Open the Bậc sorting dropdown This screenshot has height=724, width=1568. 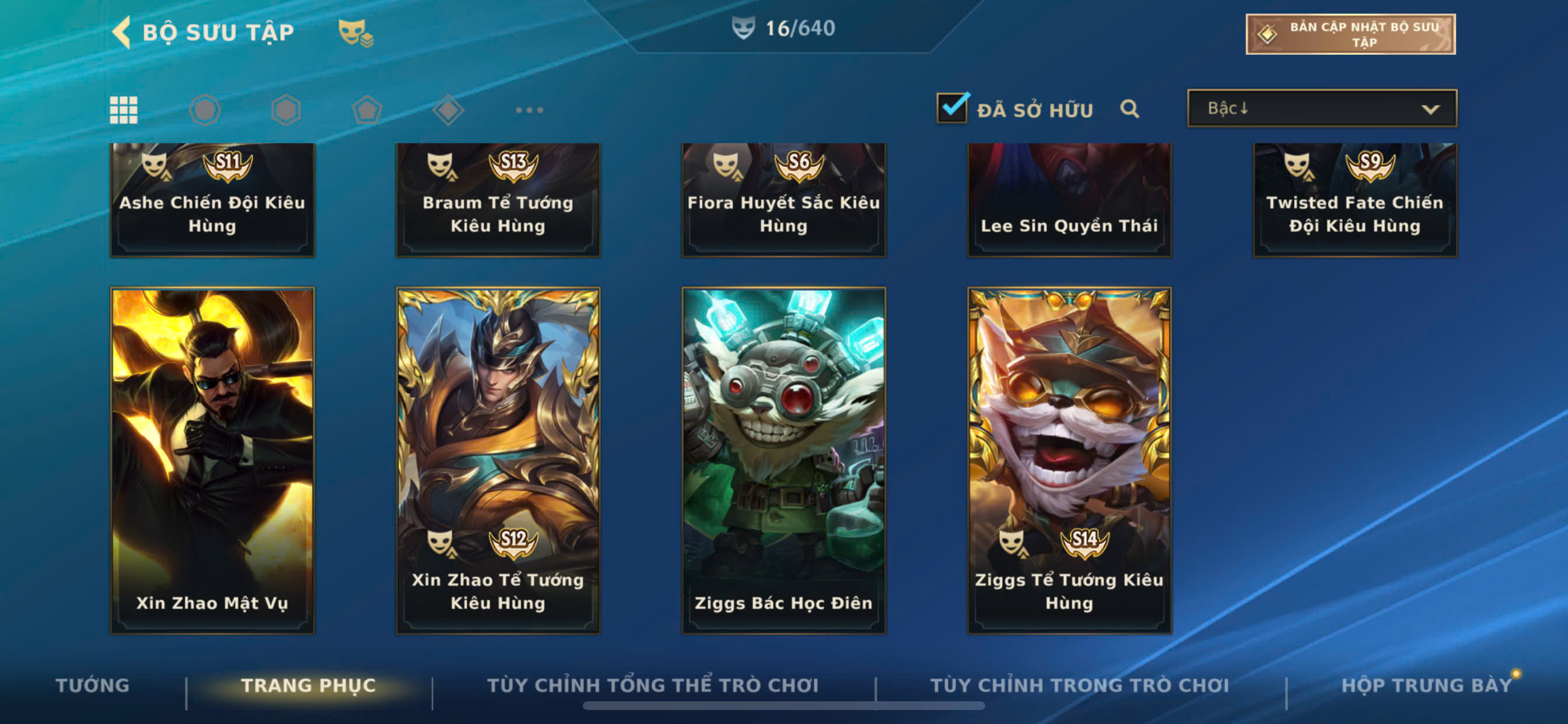pos(1321,108)
